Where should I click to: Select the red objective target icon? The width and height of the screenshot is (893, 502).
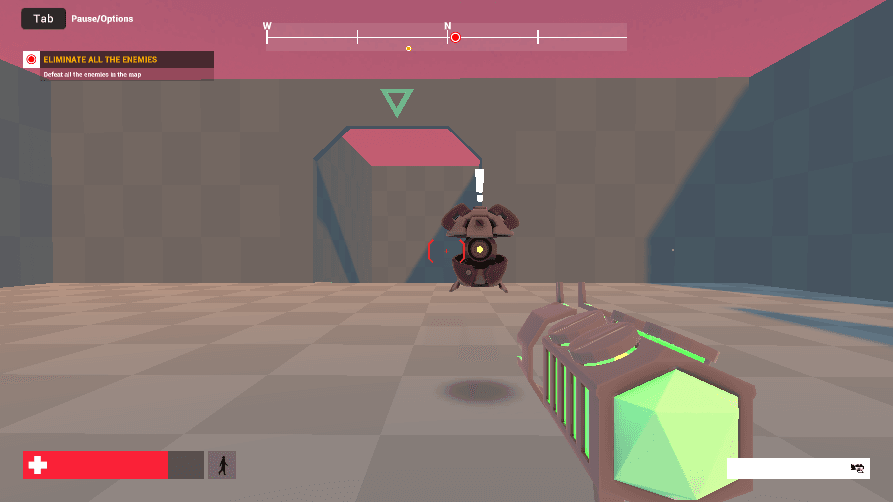(x=31, y=60)
